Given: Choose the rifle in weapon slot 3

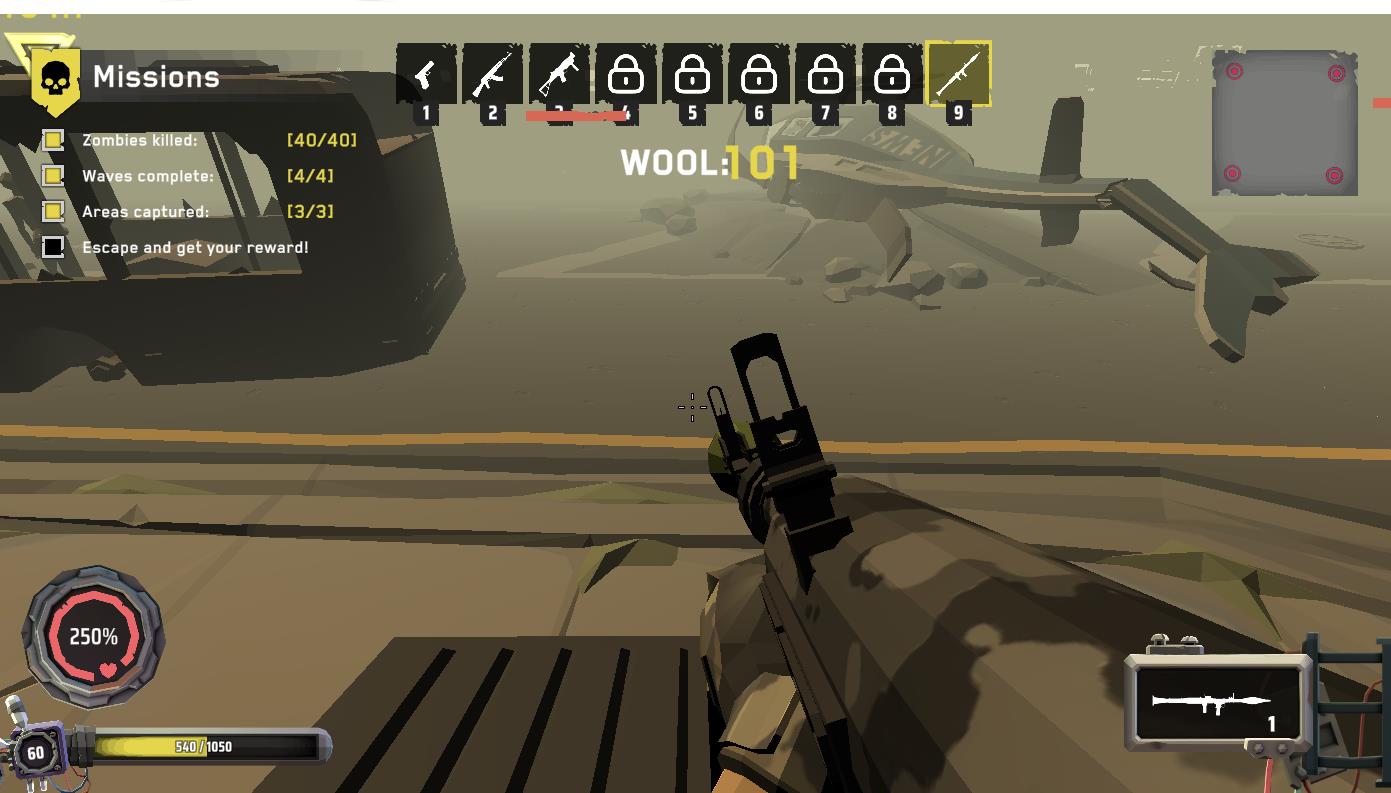Looking at the screenshot, I should 558,74.
